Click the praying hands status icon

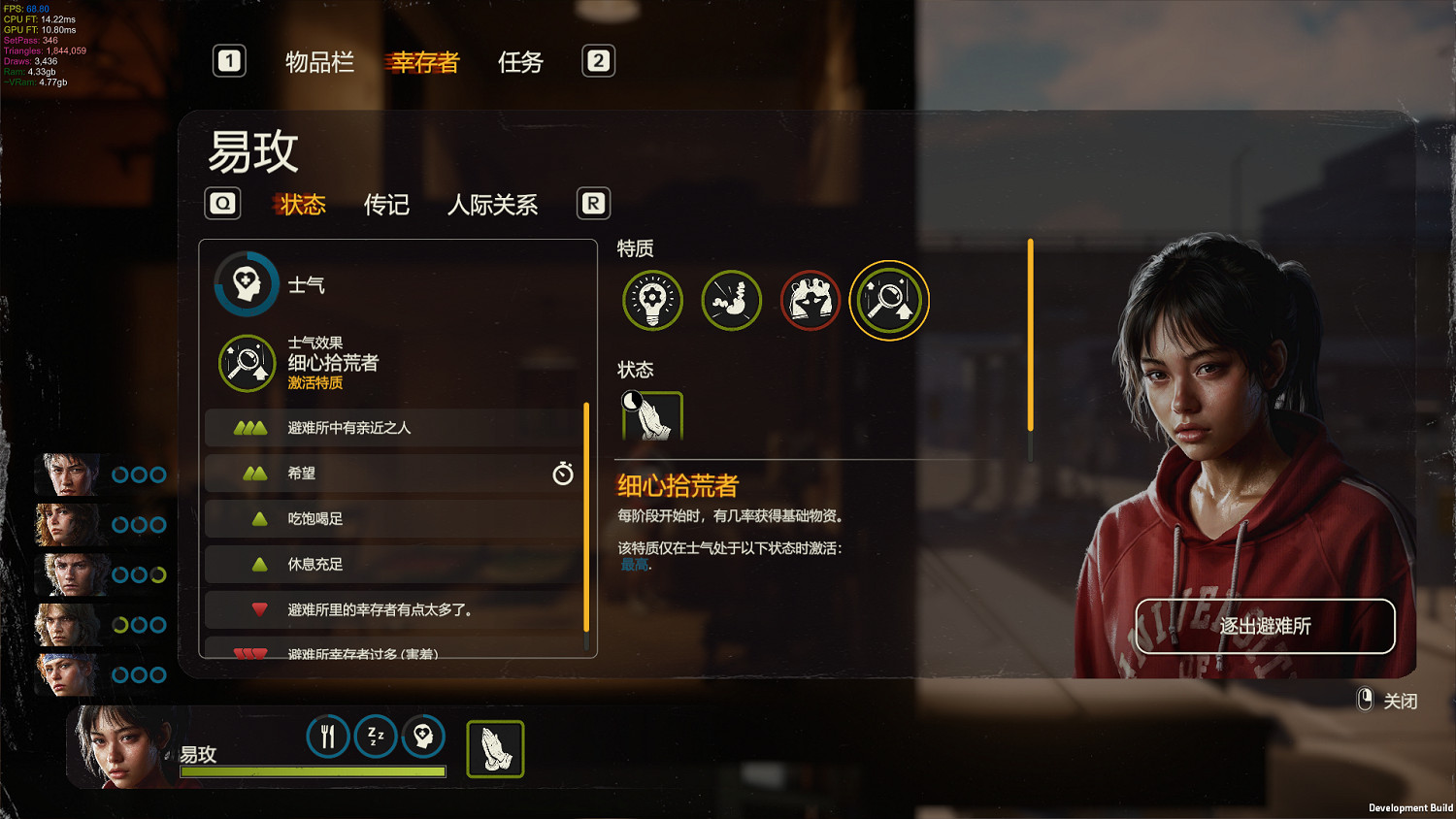pyautogui.click(x=651, y=415)
